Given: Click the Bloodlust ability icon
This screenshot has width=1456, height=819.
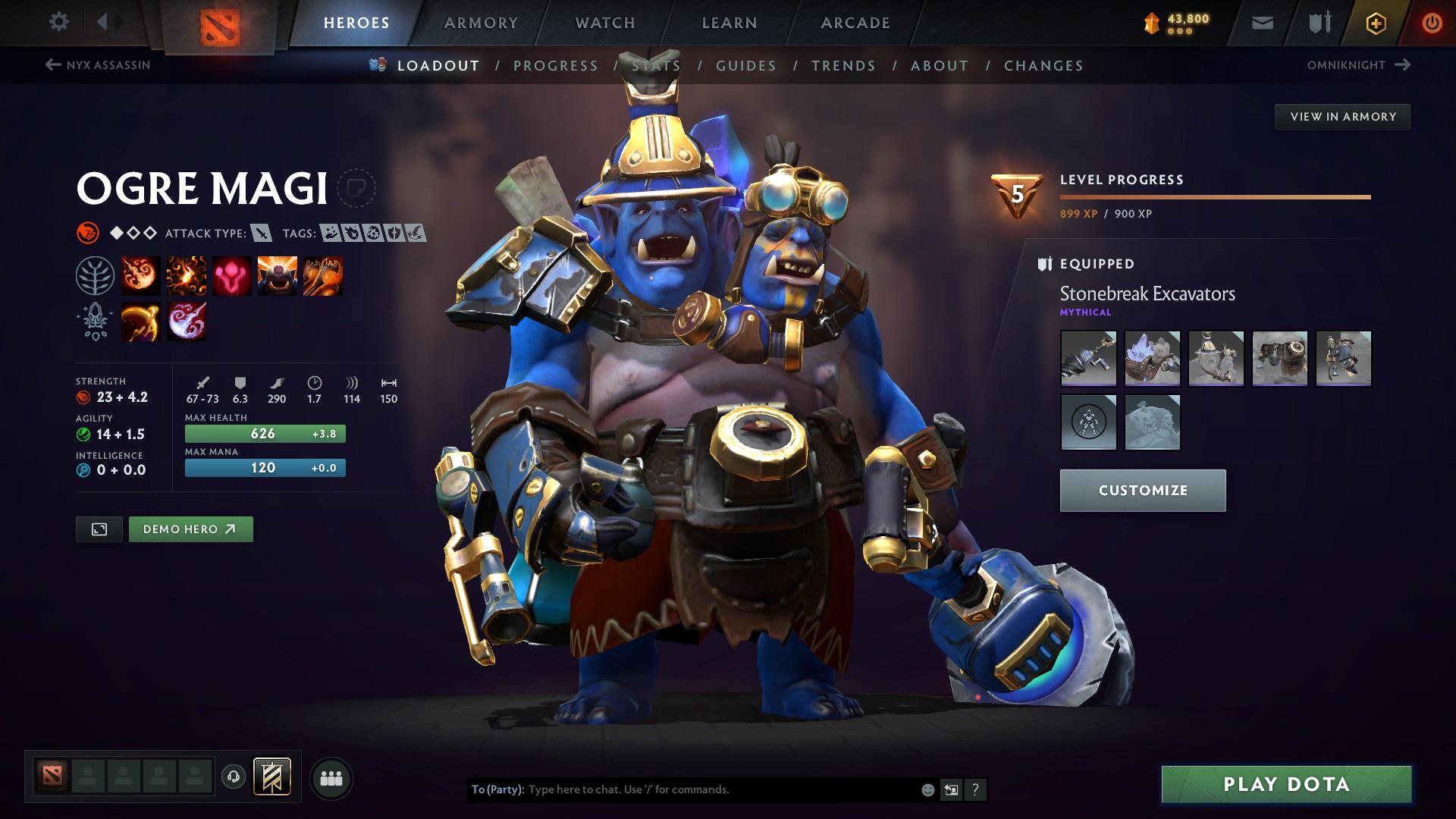Looking at the screenshot, I should click(x=231, y=275).
